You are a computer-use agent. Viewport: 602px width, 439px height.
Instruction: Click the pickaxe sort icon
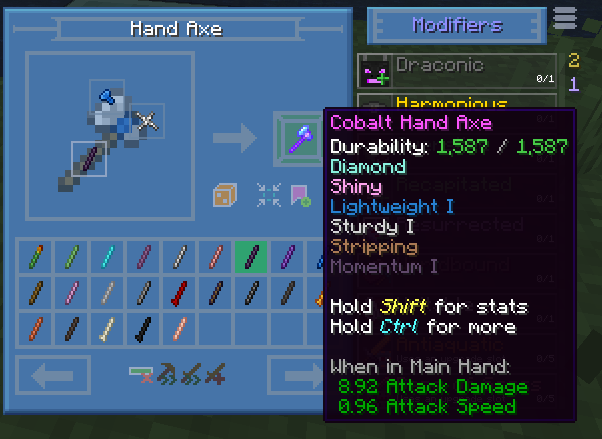point(166,376)
